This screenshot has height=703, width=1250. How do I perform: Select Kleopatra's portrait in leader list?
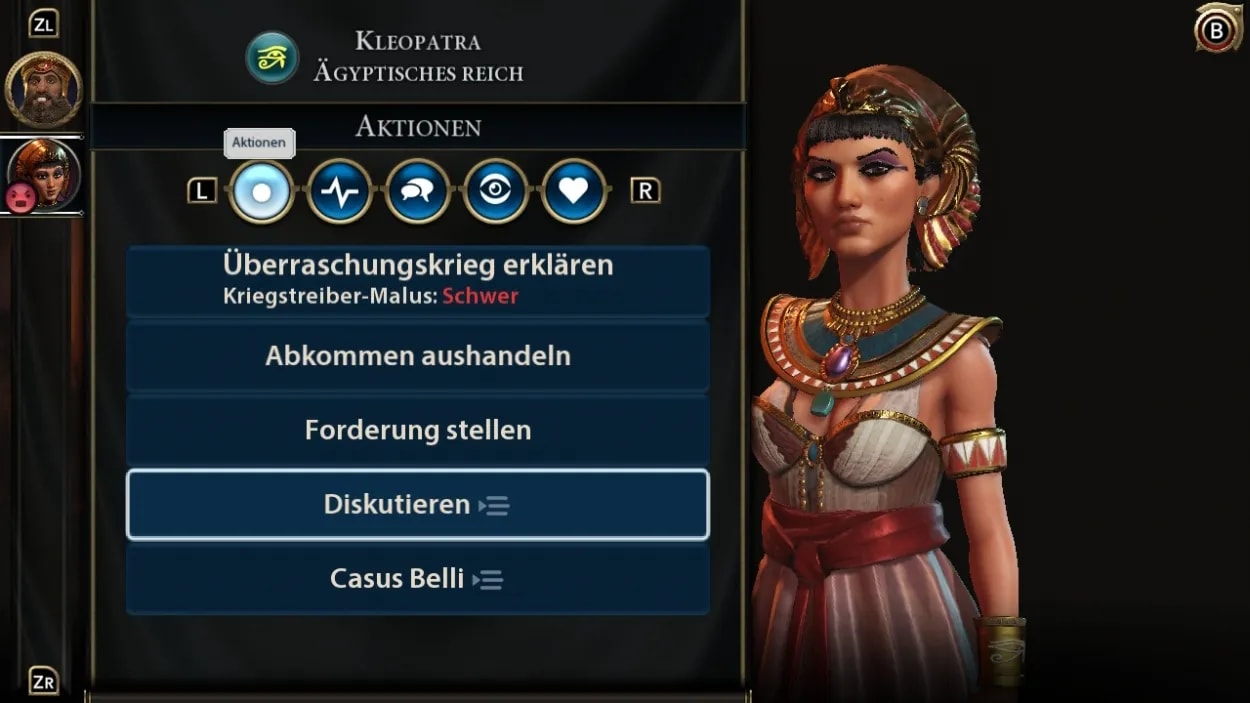[45, 172]
